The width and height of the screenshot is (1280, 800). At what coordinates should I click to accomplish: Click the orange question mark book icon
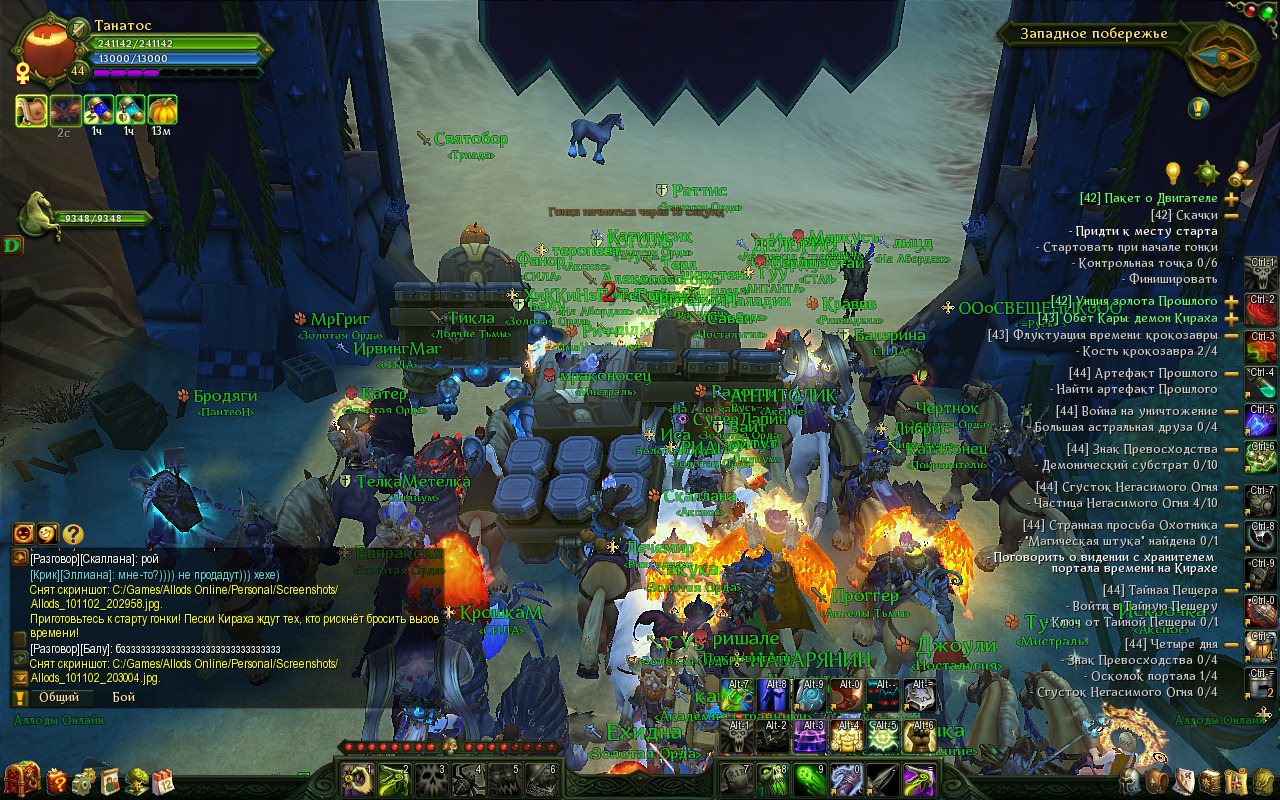click(58, 781)
